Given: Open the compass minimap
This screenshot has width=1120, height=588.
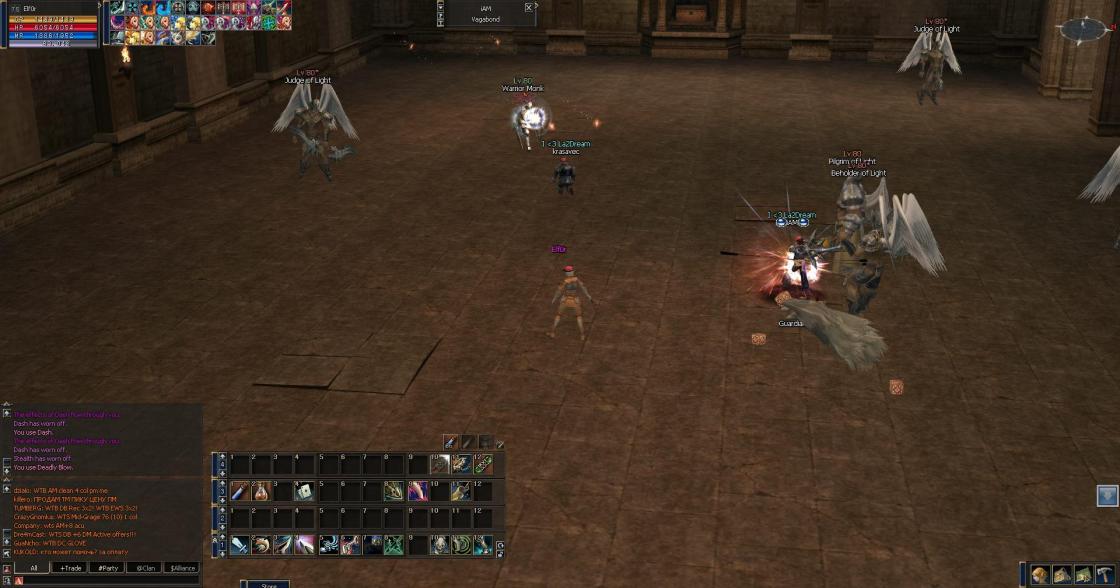Looking at the screenshot, I should point(1085,29).
